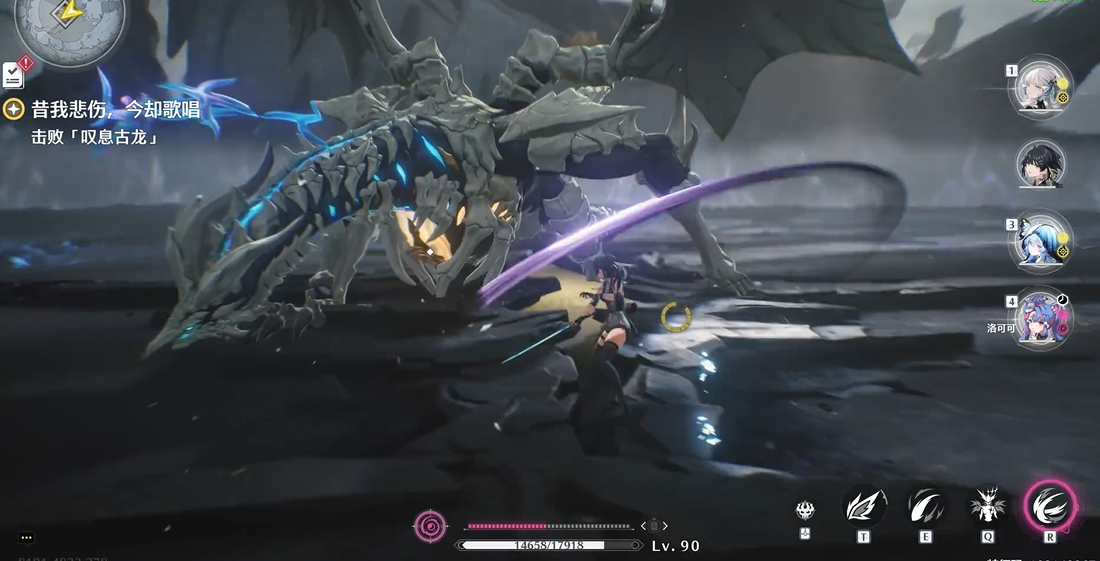Use the skull-shaped utility gadget icon
The image size is (1100, 561).
[805, 510]
